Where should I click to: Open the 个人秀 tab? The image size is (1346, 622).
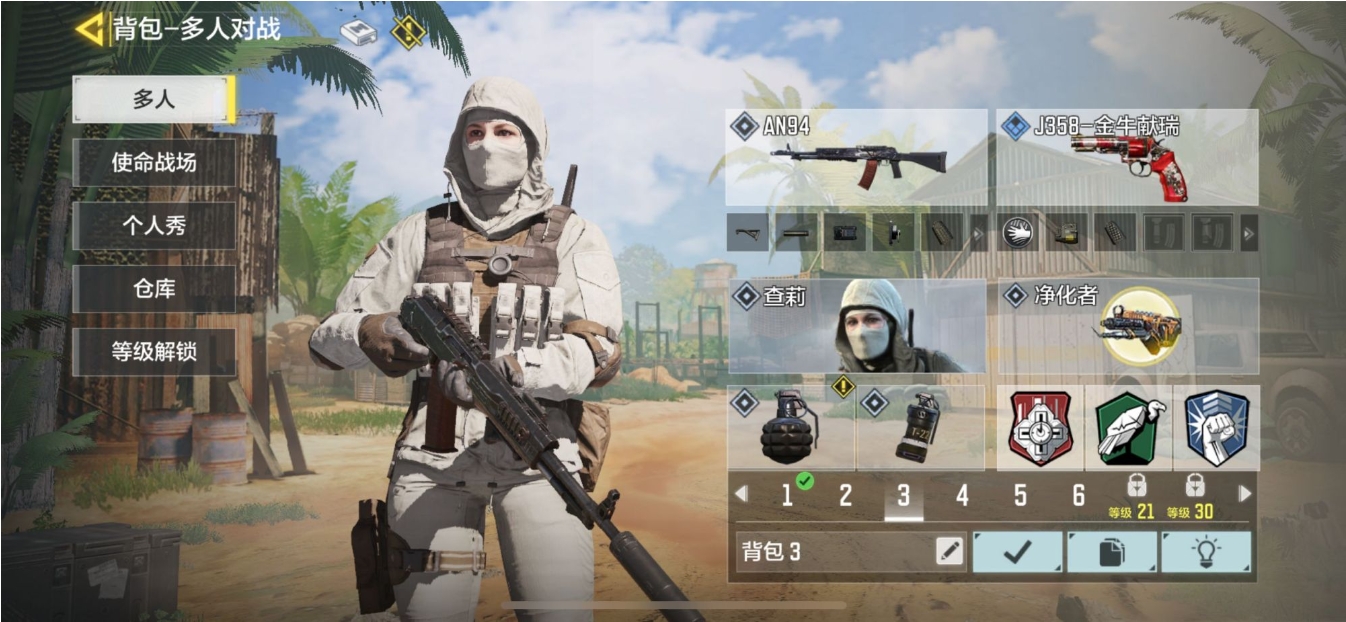point(153,225)
